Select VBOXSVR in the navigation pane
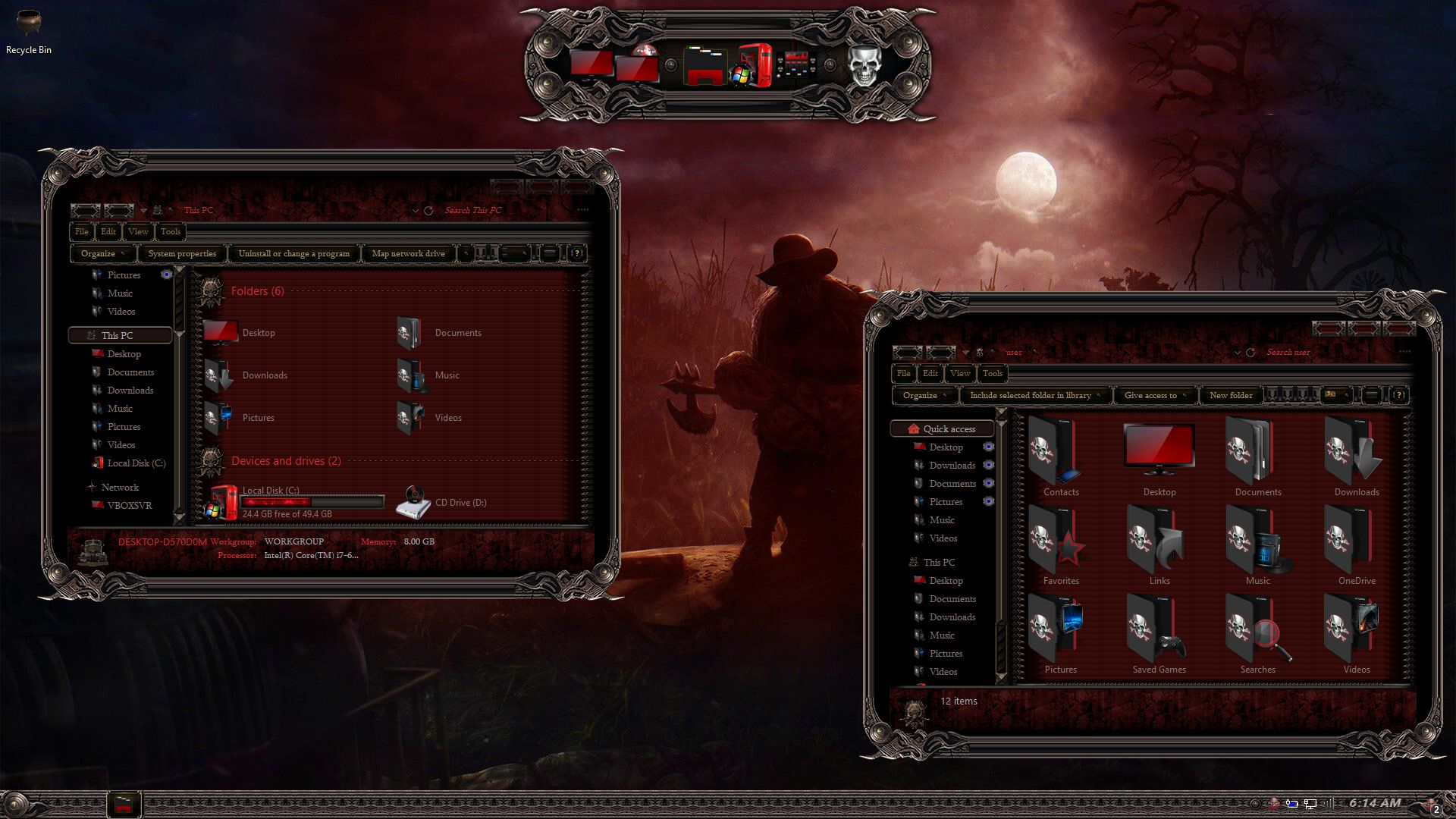This screenshot has width=1456, height=819. (129, 505)
